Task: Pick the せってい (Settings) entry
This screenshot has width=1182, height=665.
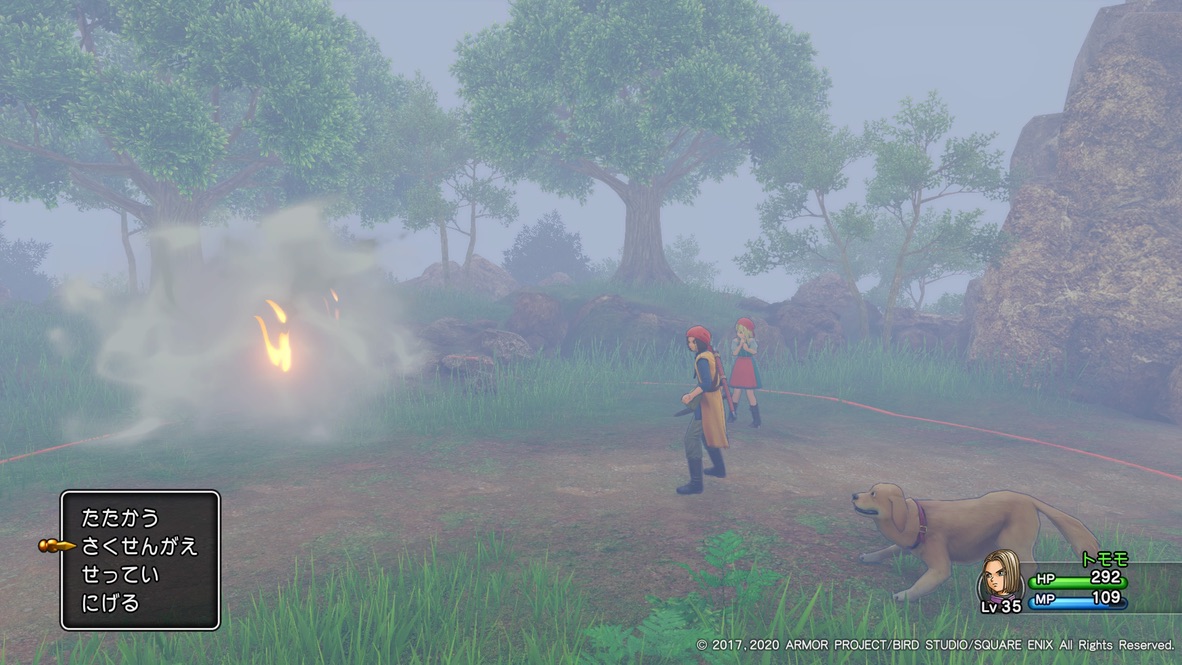Action: tap(120, 575)
